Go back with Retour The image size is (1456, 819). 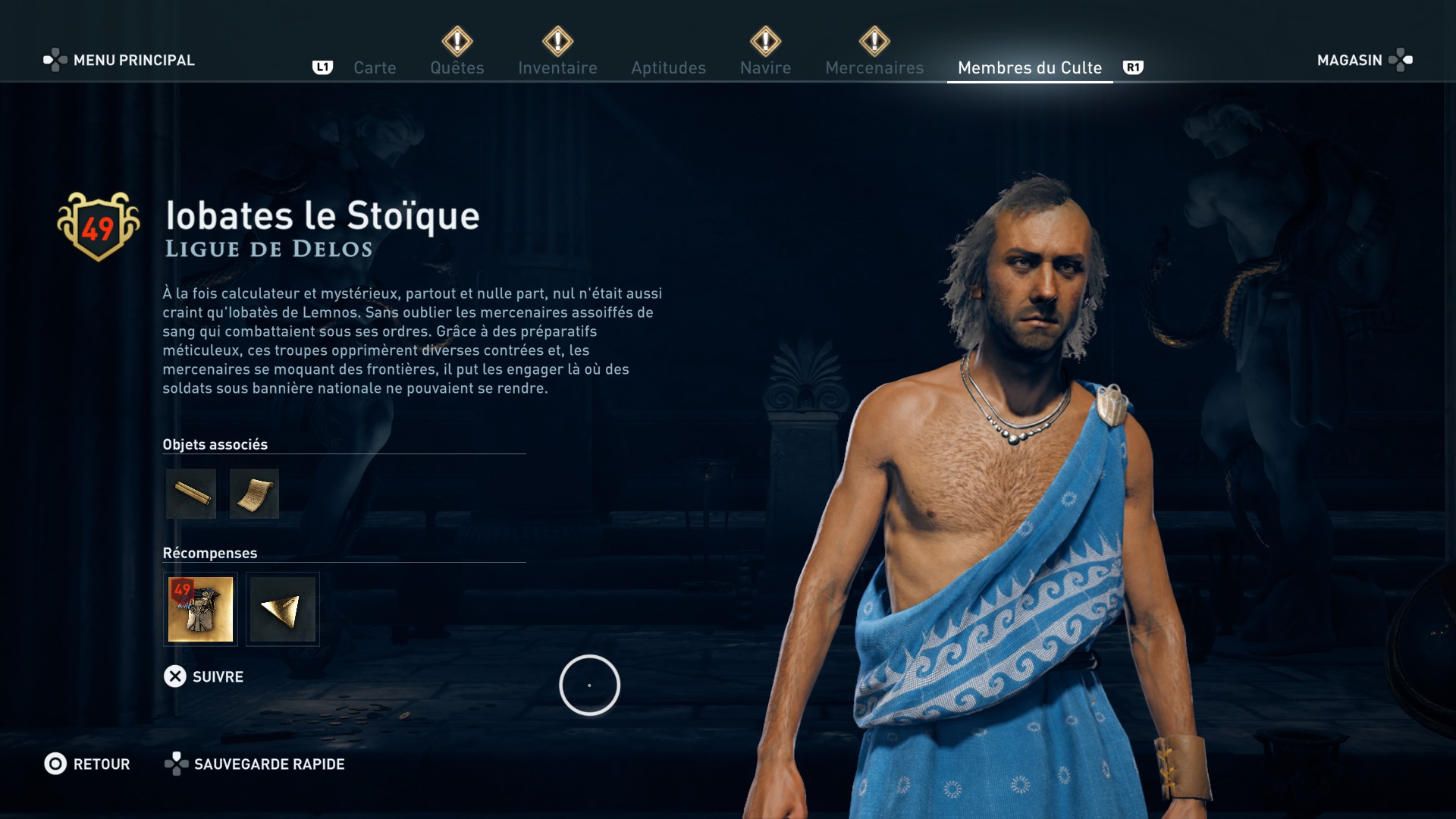(87, 764)
